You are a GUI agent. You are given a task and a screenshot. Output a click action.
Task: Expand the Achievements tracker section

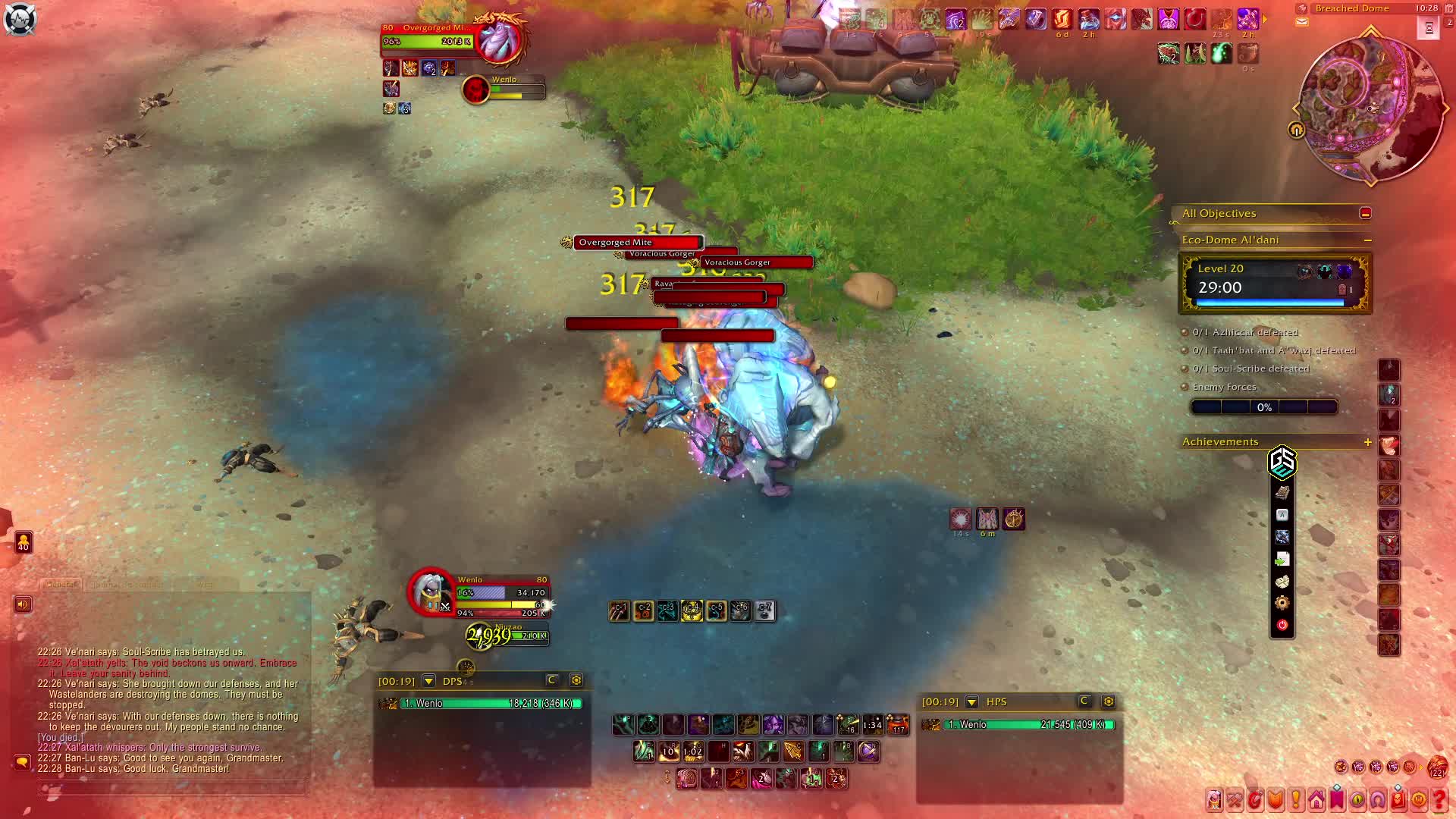pos(1367,442)
